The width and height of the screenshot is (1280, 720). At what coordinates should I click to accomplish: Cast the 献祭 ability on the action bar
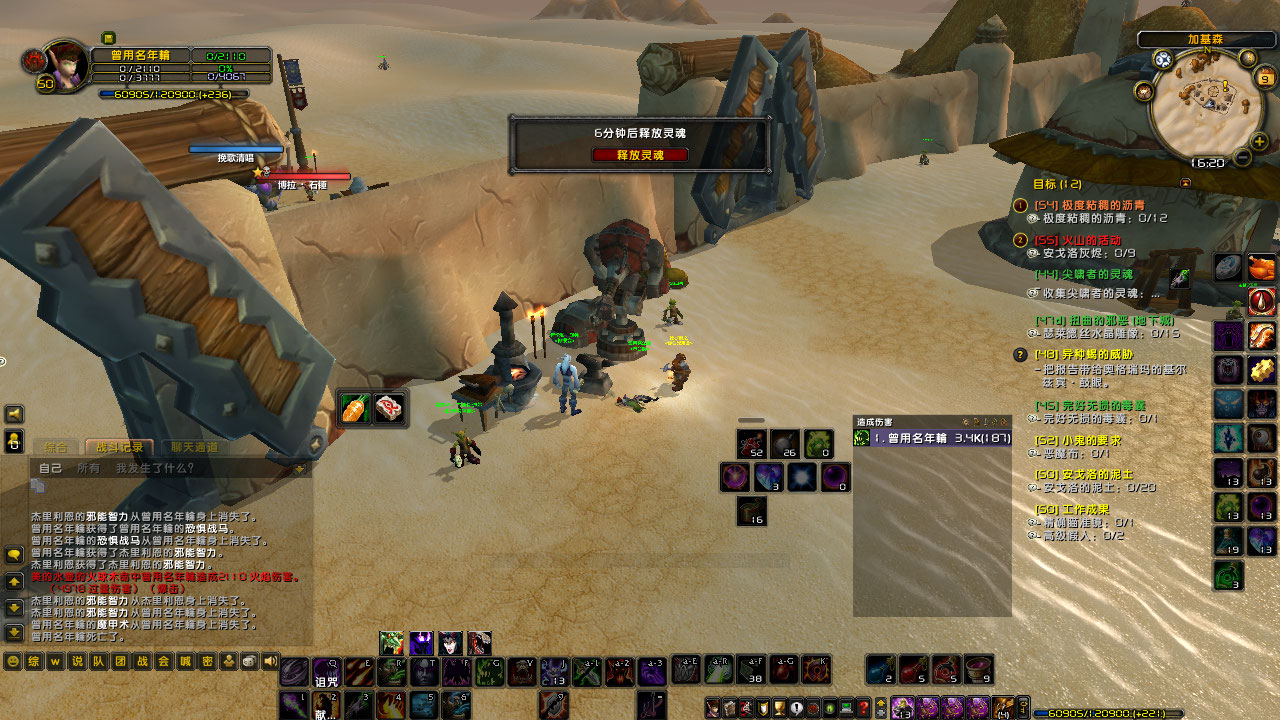(x=324, y=705)
